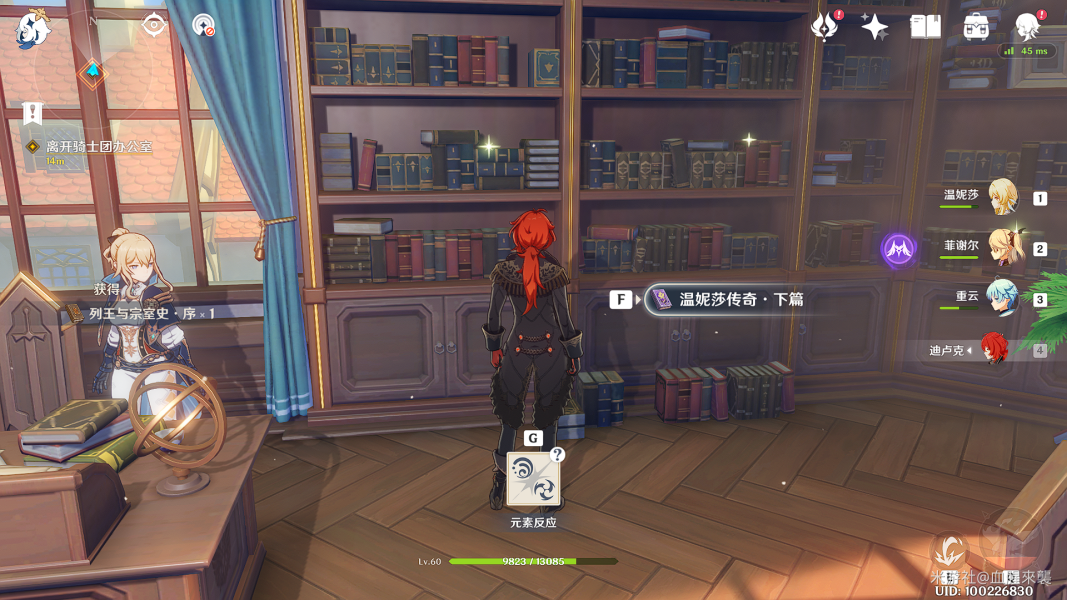Click the minimap view lock icon
The width and height of the screenshot is (1067, 600).
pos(154,25)
